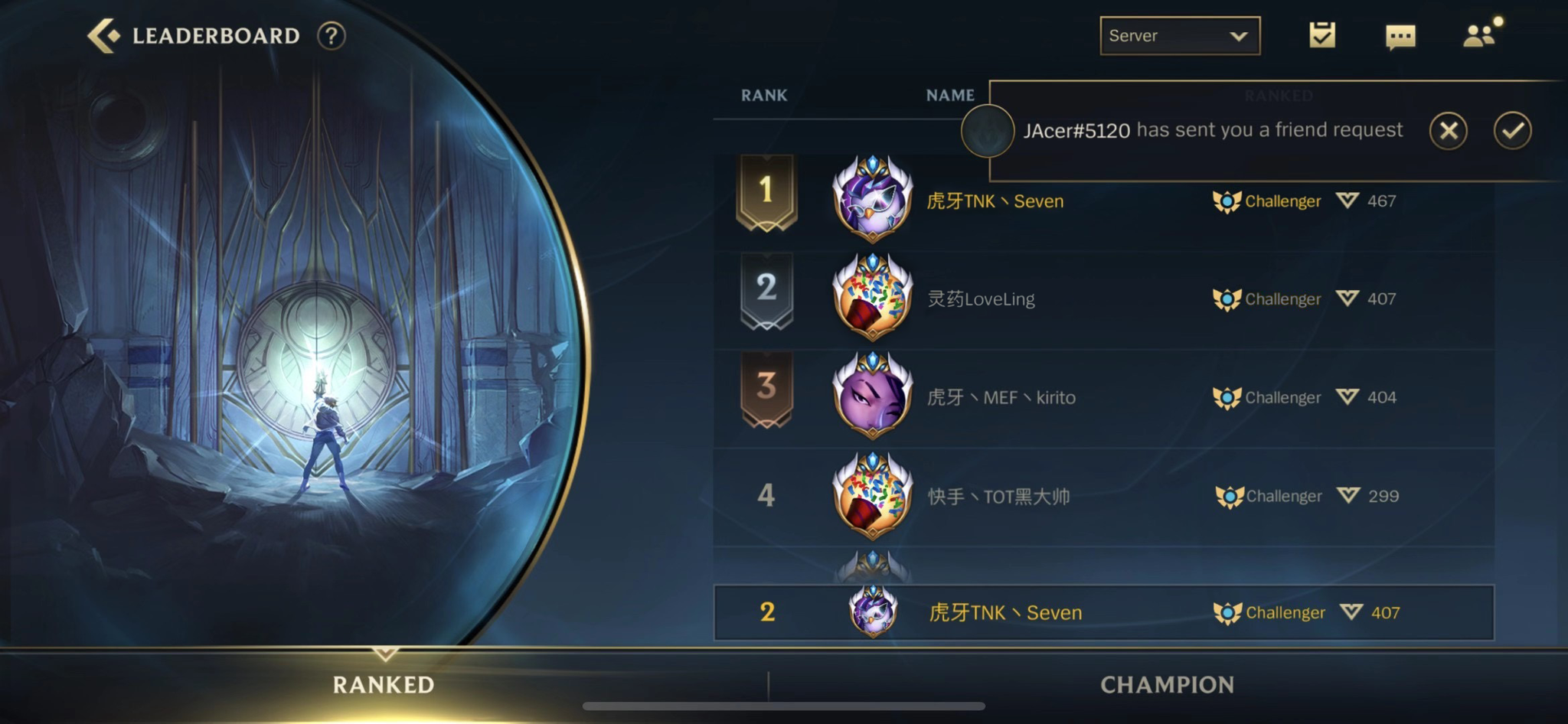This screenshot has height=724, width=1568.
Task: Open the Server dropdown
Action: [x=1179, y=35]
